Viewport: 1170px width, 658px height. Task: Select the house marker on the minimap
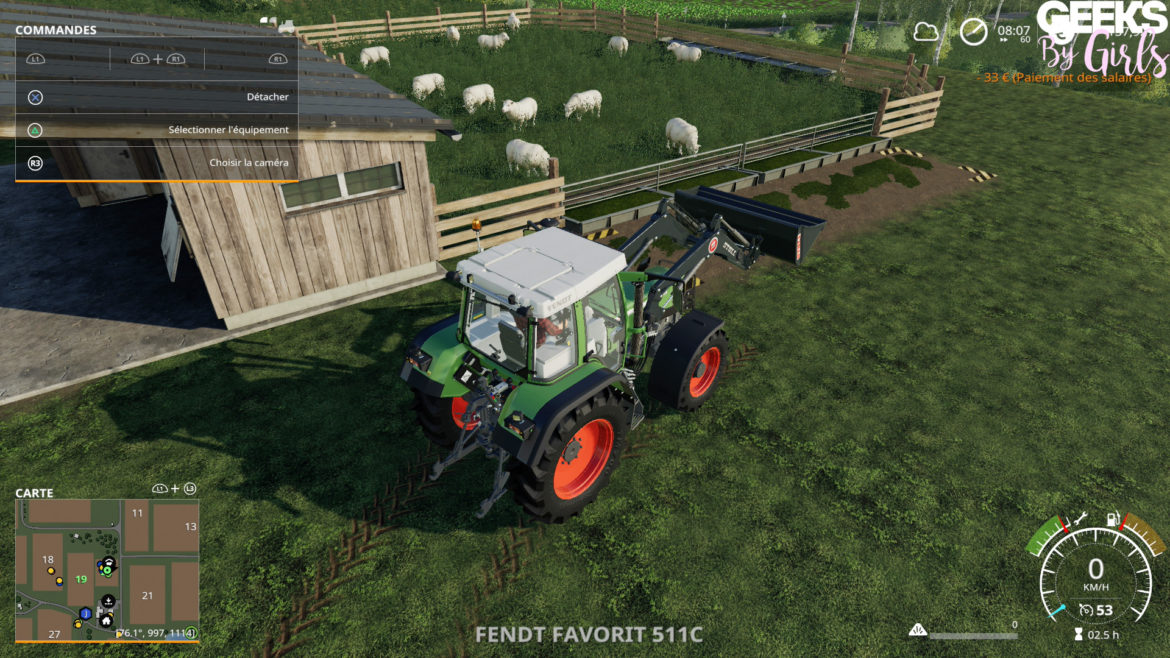[x=106, y=621]
